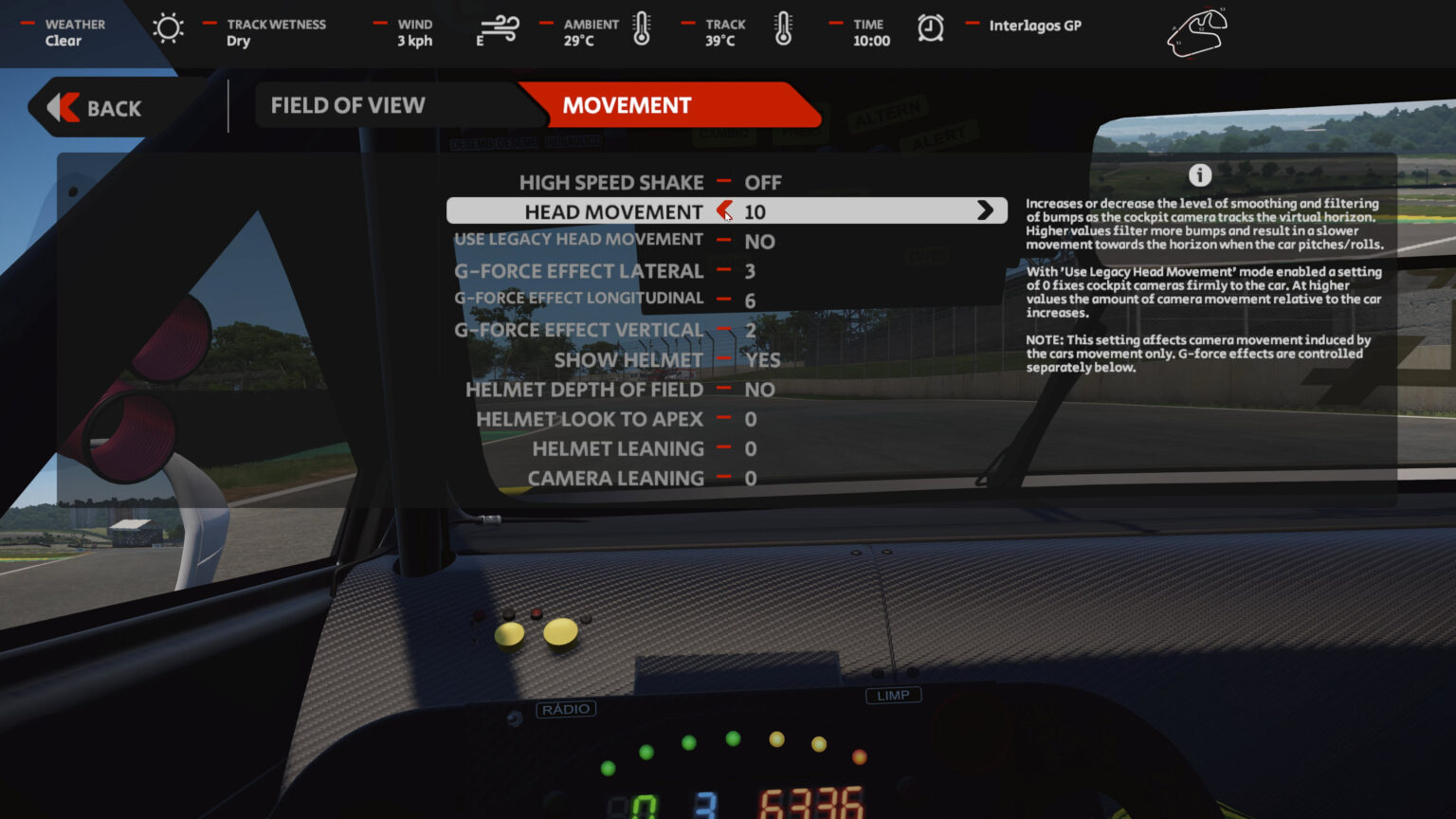Click the right chevron to increase HEAD MOVEMENT
This screenshot has height=819, width=1456.
[986, 210]
